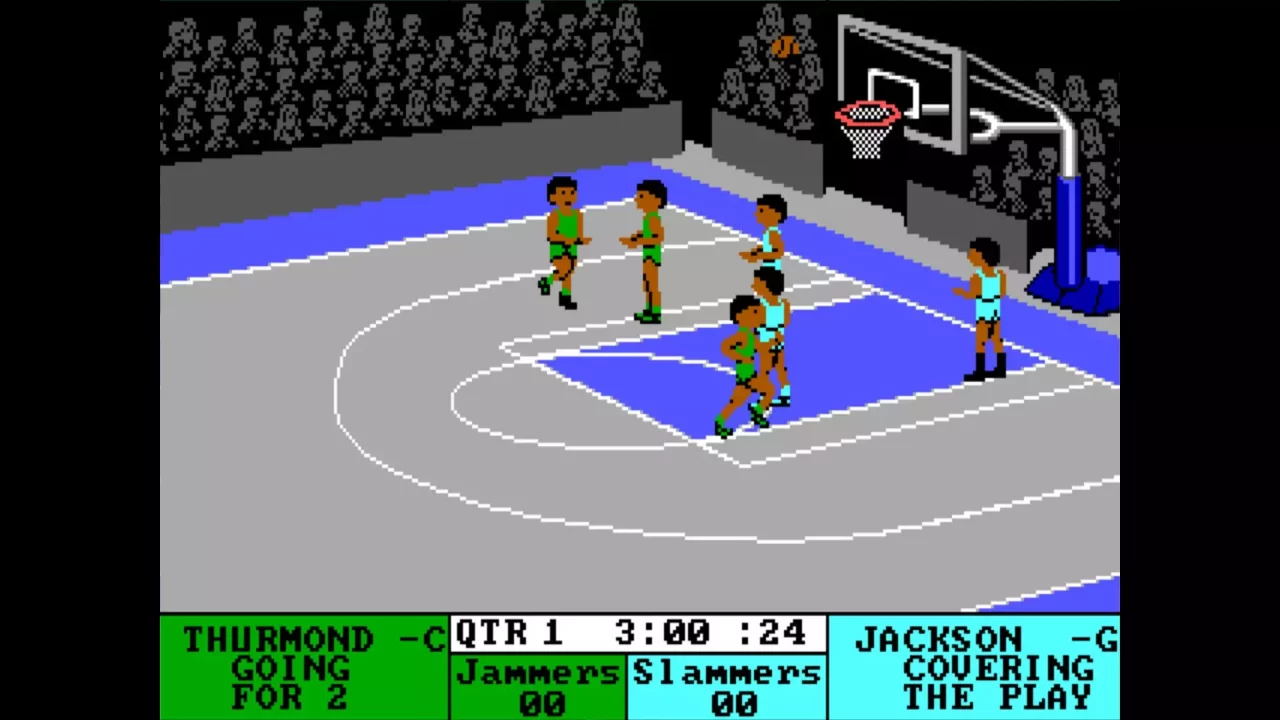Image resolution: width=1280 pixels, height=720 pixels.
Task: Select the basketball hoop rim
Action: [868, 115]
